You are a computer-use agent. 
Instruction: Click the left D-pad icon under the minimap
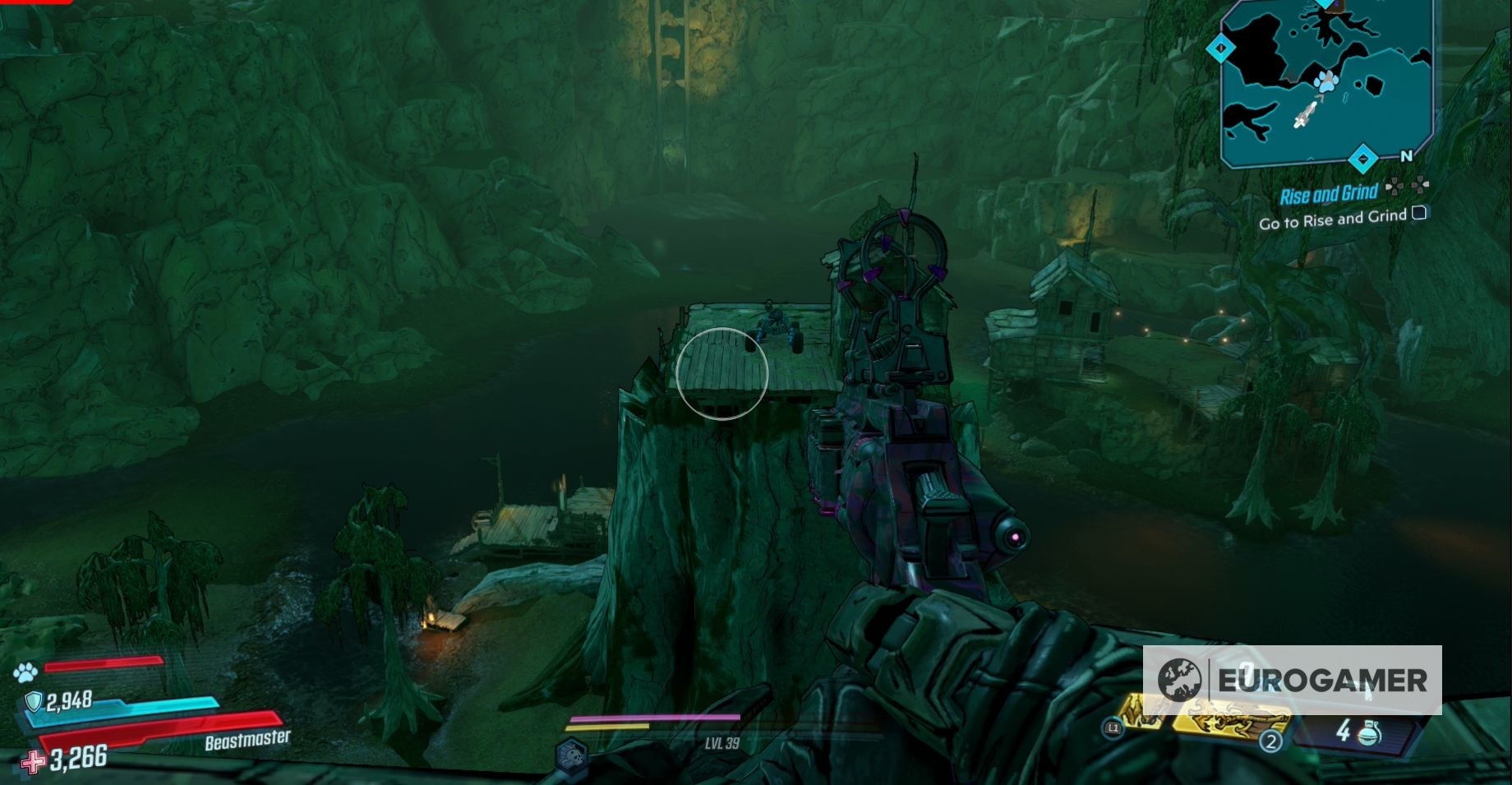tap(1395, 187)
